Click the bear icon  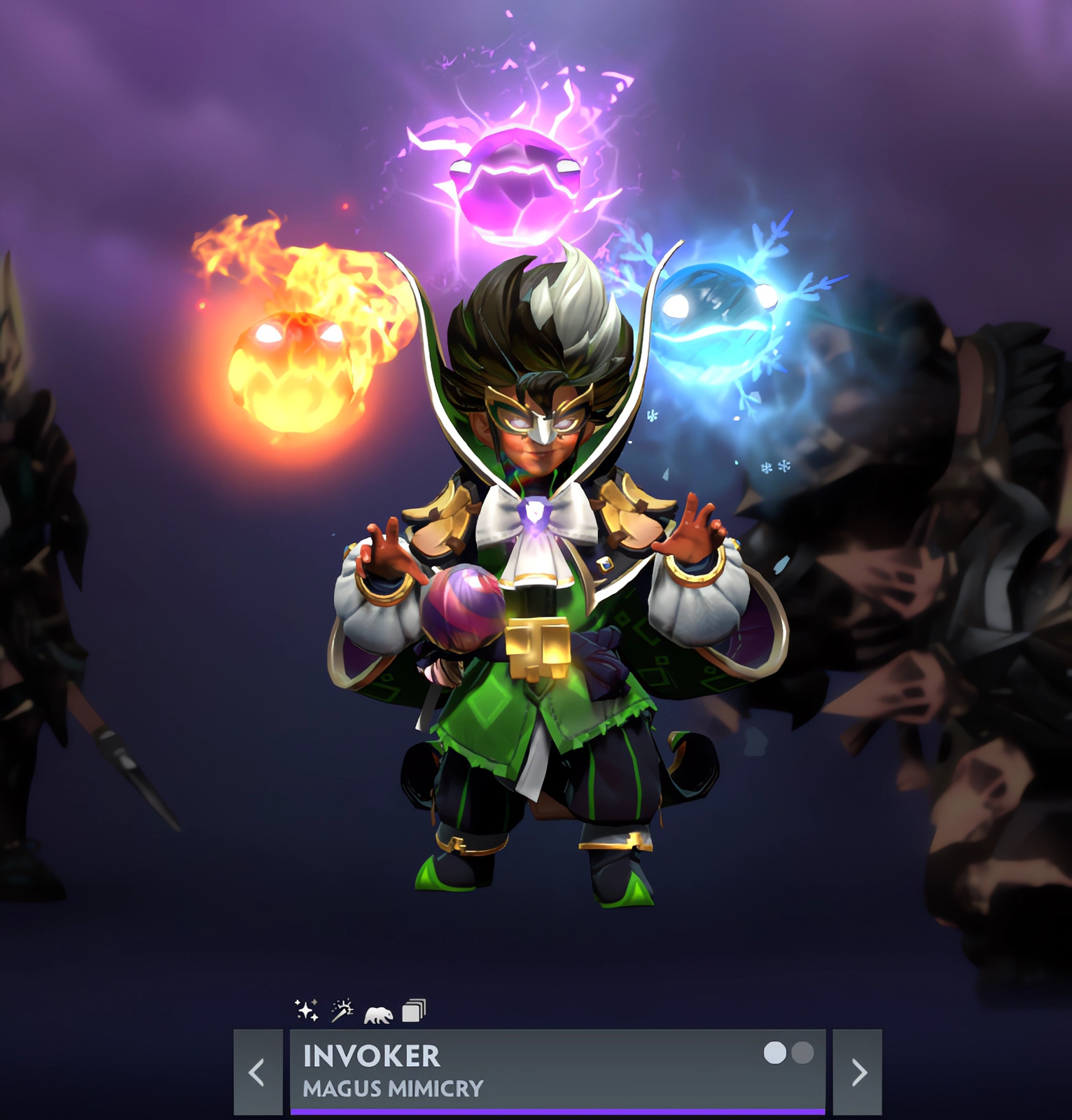(x=378, y=1014)
